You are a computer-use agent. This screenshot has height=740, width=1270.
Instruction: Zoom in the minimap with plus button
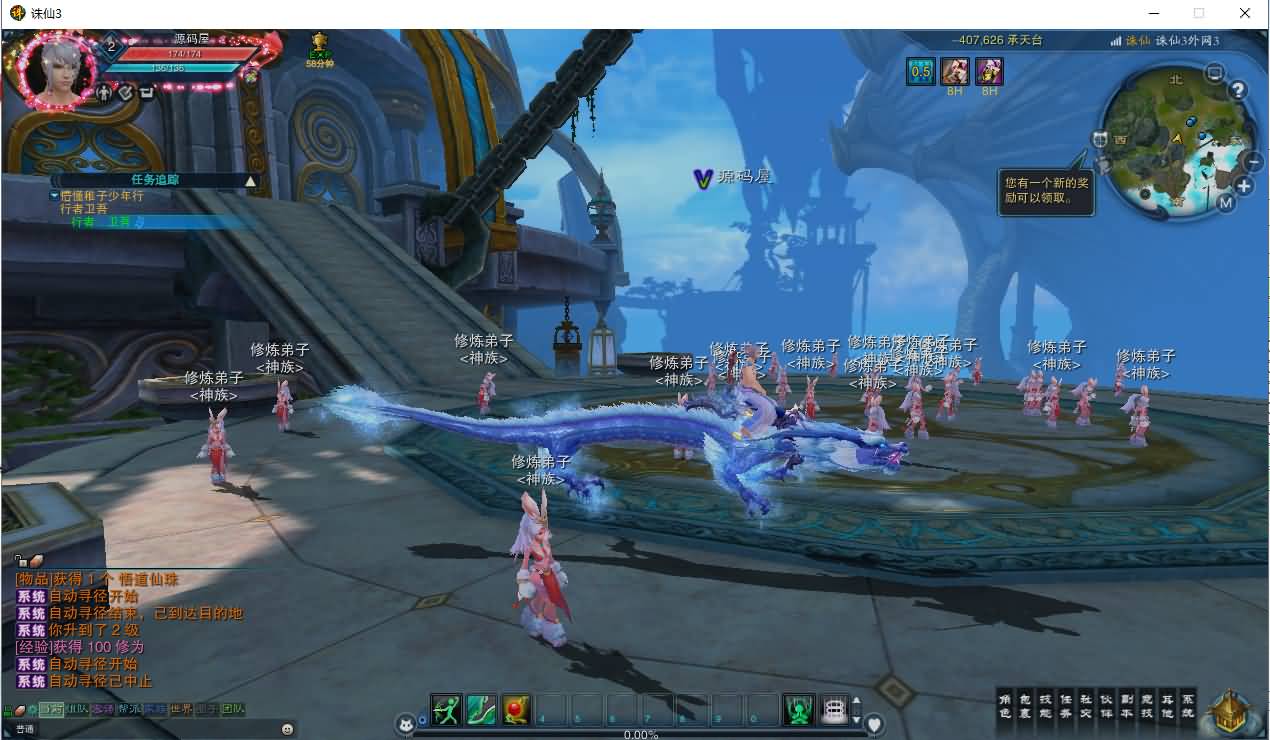click(1244, 186)
